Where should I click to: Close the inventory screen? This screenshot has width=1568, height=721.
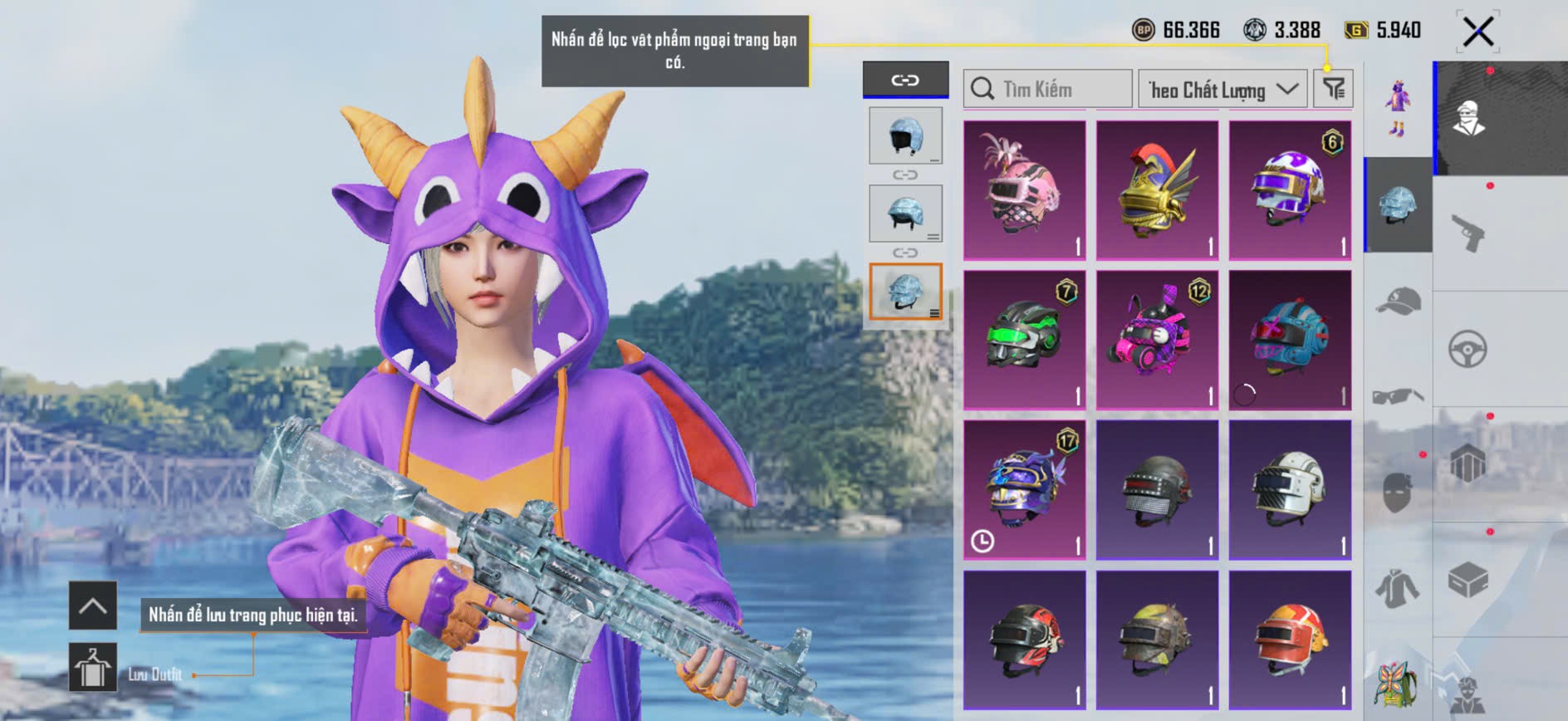click(1477, 32)
